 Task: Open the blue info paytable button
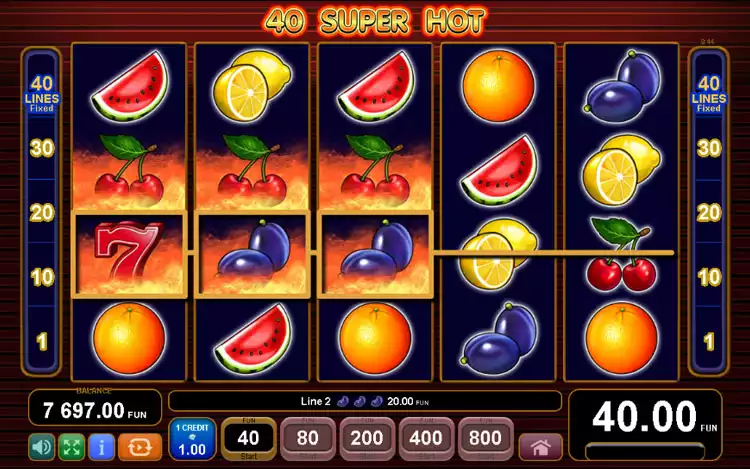coord(100,446)
